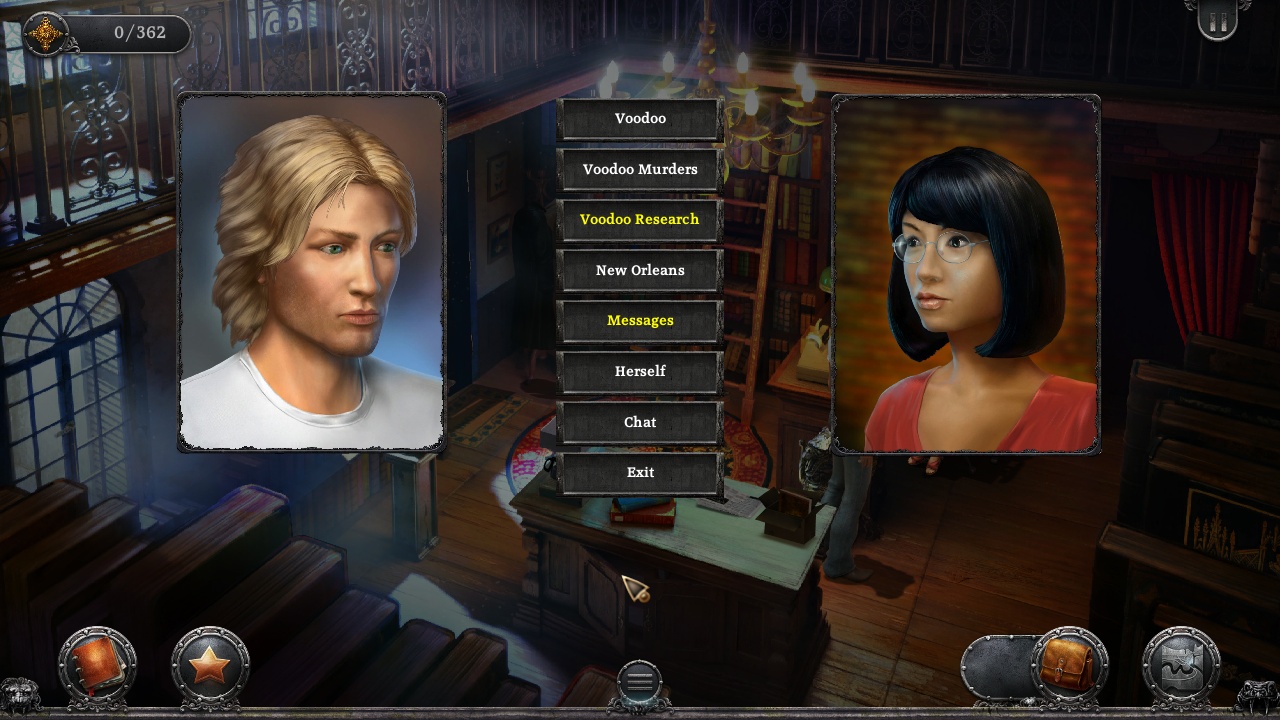Ask about the Voodoo topic
This screenshot has height=720, width=1280.
click(640, 119)
